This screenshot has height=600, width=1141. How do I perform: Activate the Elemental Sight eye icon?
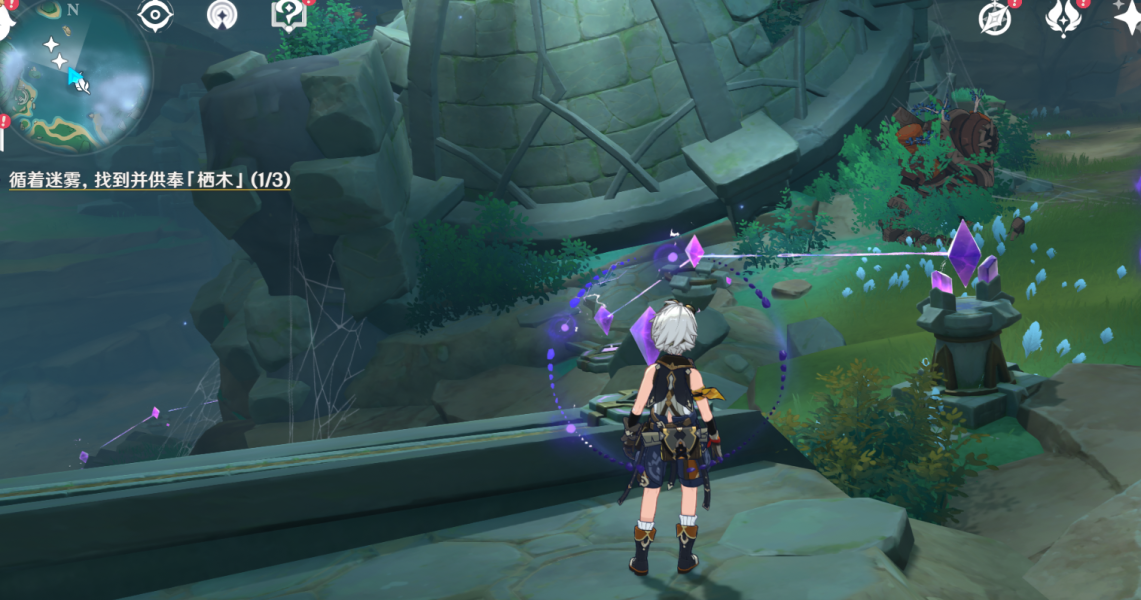point(155,14)
